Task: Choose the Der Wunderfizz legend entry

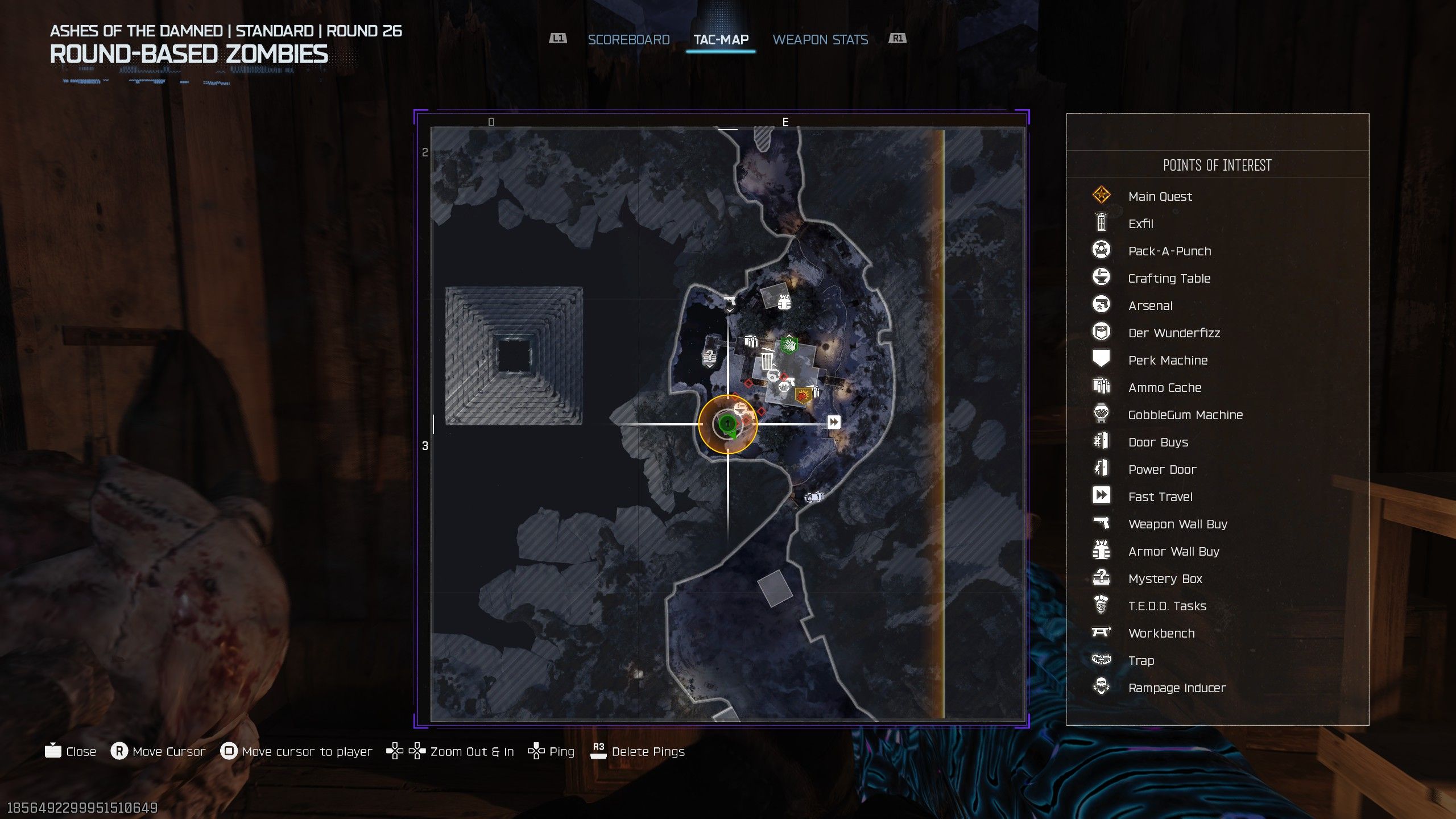Action: [1174, 333]
